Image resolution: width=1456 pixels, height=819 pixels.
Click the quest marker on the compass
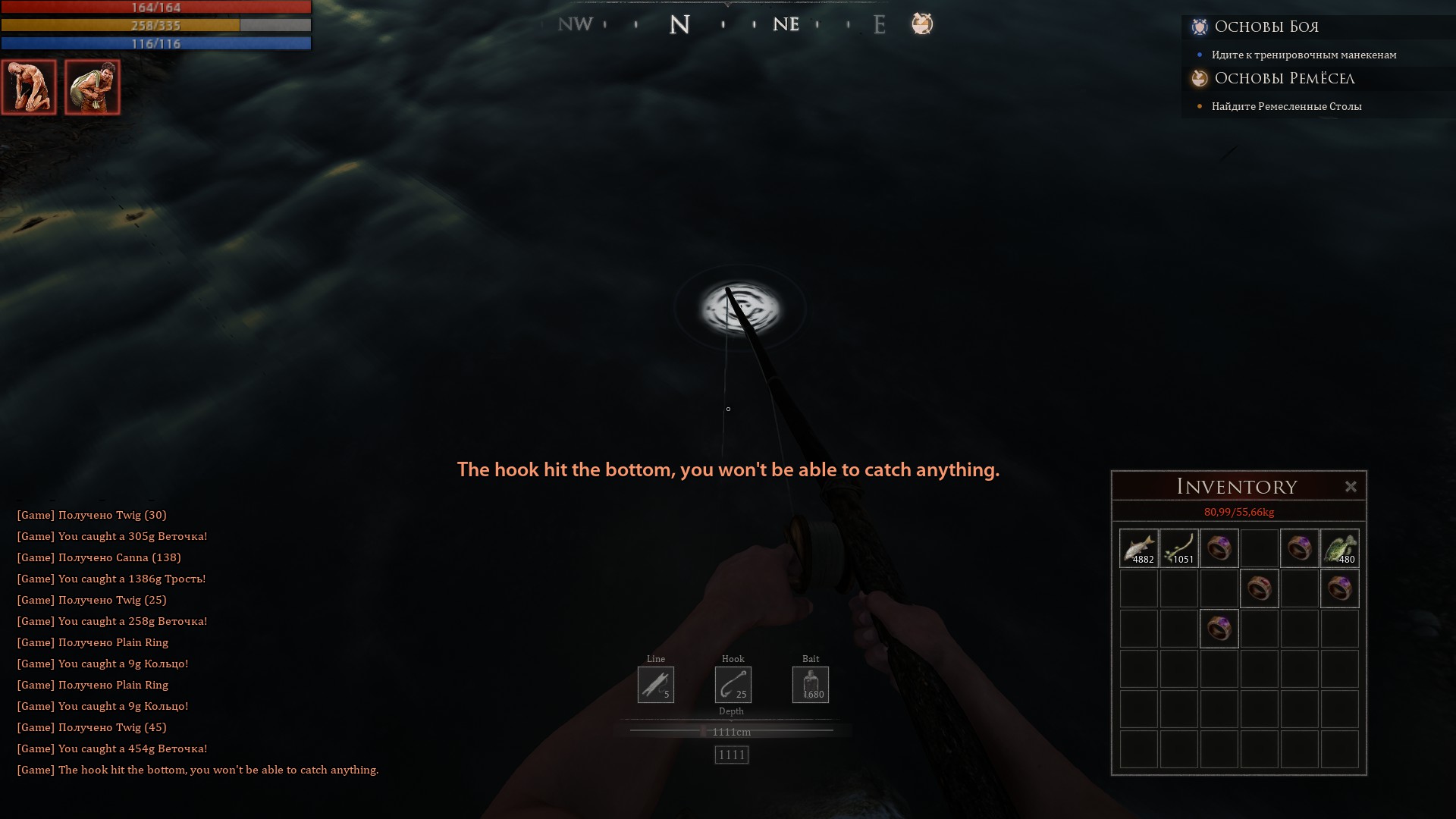(922, 24)
